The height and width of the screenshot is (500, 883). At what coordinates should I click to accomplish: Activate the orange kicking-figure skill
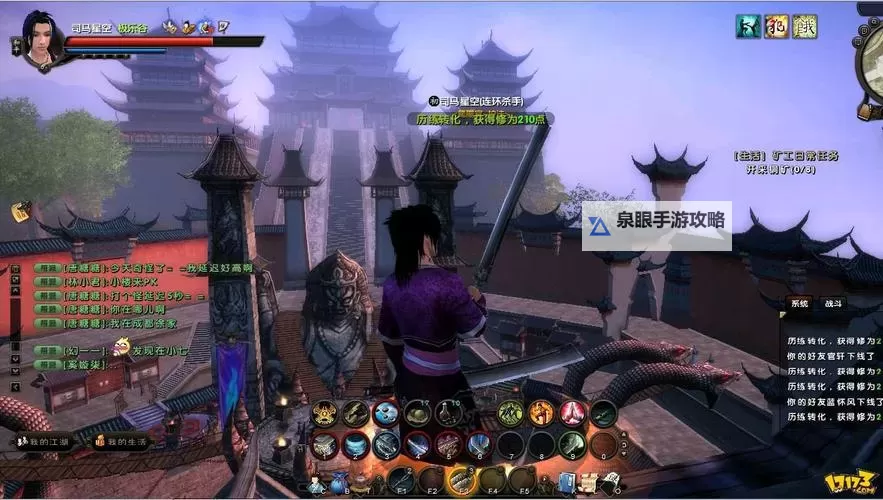(x=541, y=412)
